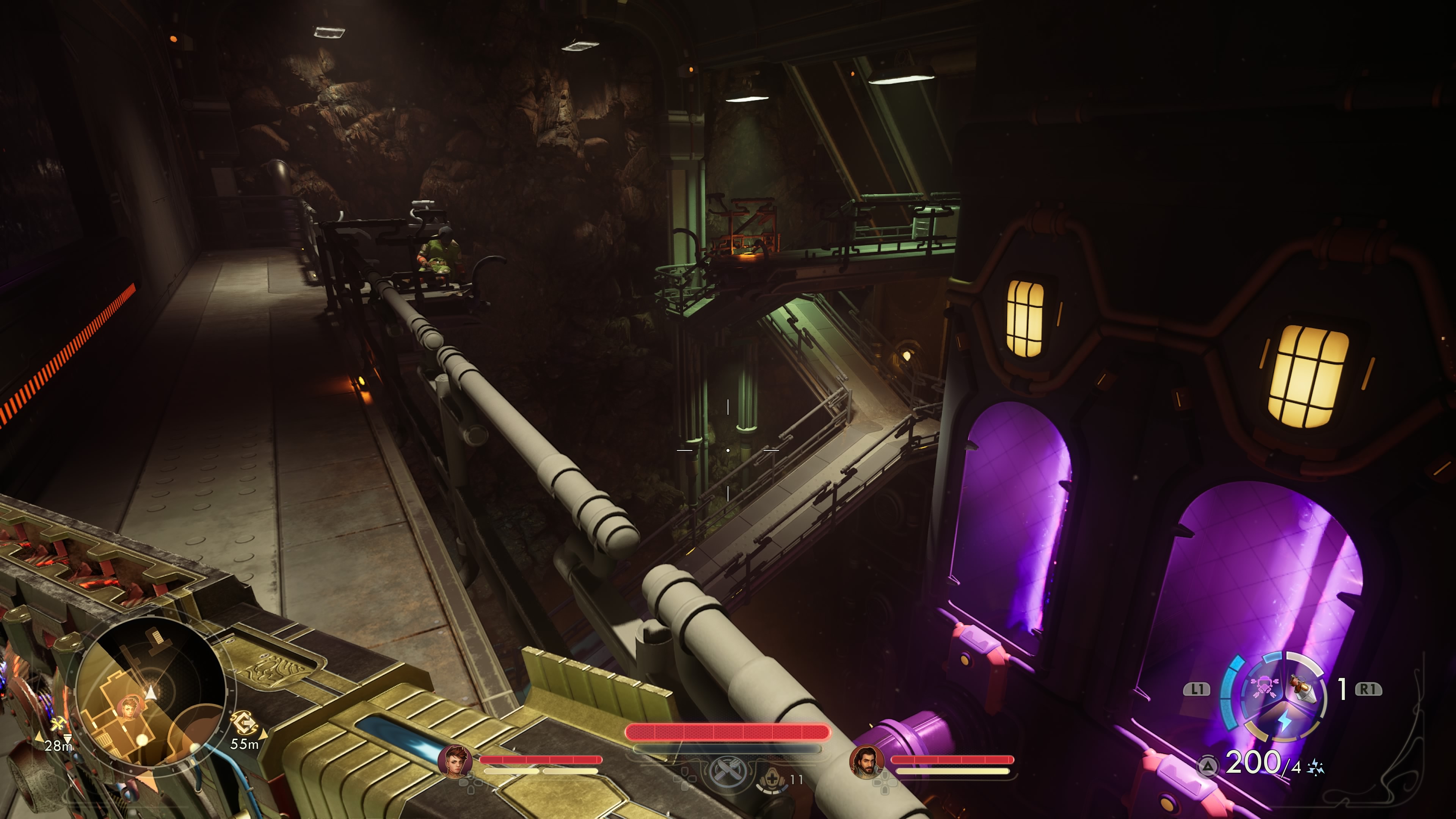This screenshot has height=819, width=1456.
Task: Click the crossed hammer and wrench waypoint marker
Action: point(57,725)
